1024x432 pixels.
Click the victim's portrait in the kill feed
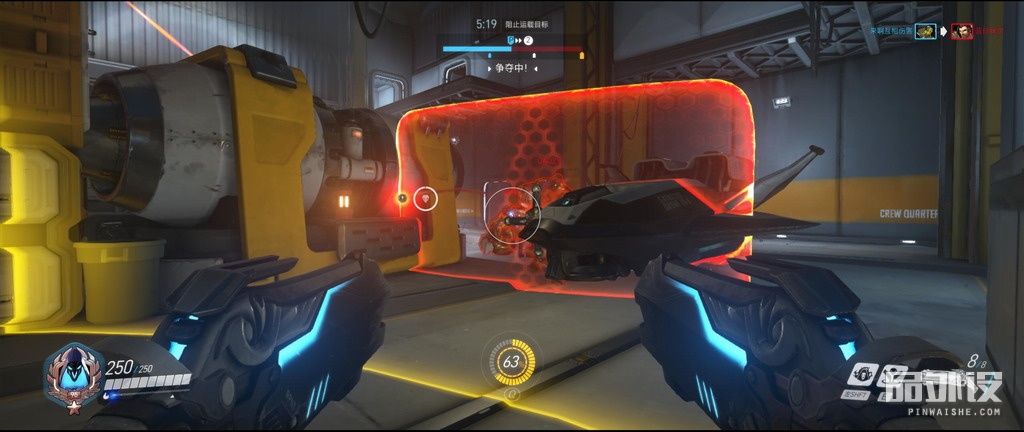click(x=962, y=32)
